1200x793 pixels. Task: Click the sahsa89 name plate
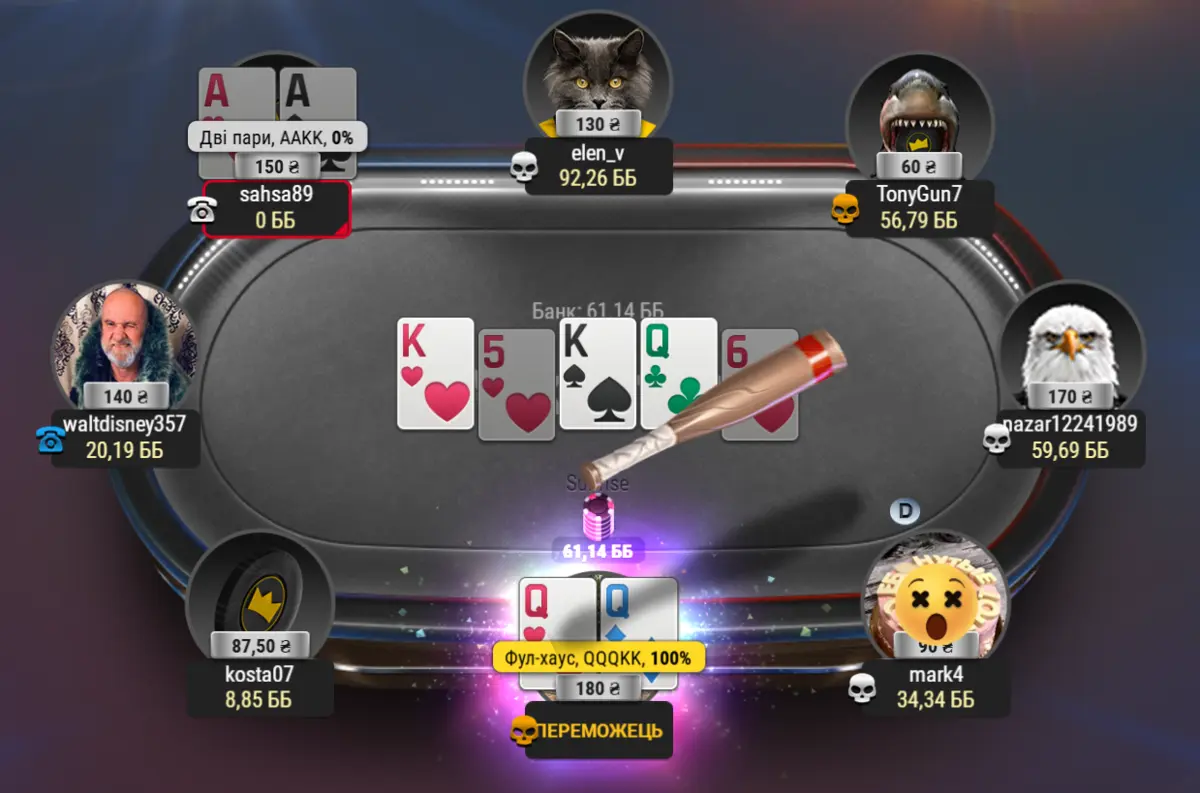(276, 207)
